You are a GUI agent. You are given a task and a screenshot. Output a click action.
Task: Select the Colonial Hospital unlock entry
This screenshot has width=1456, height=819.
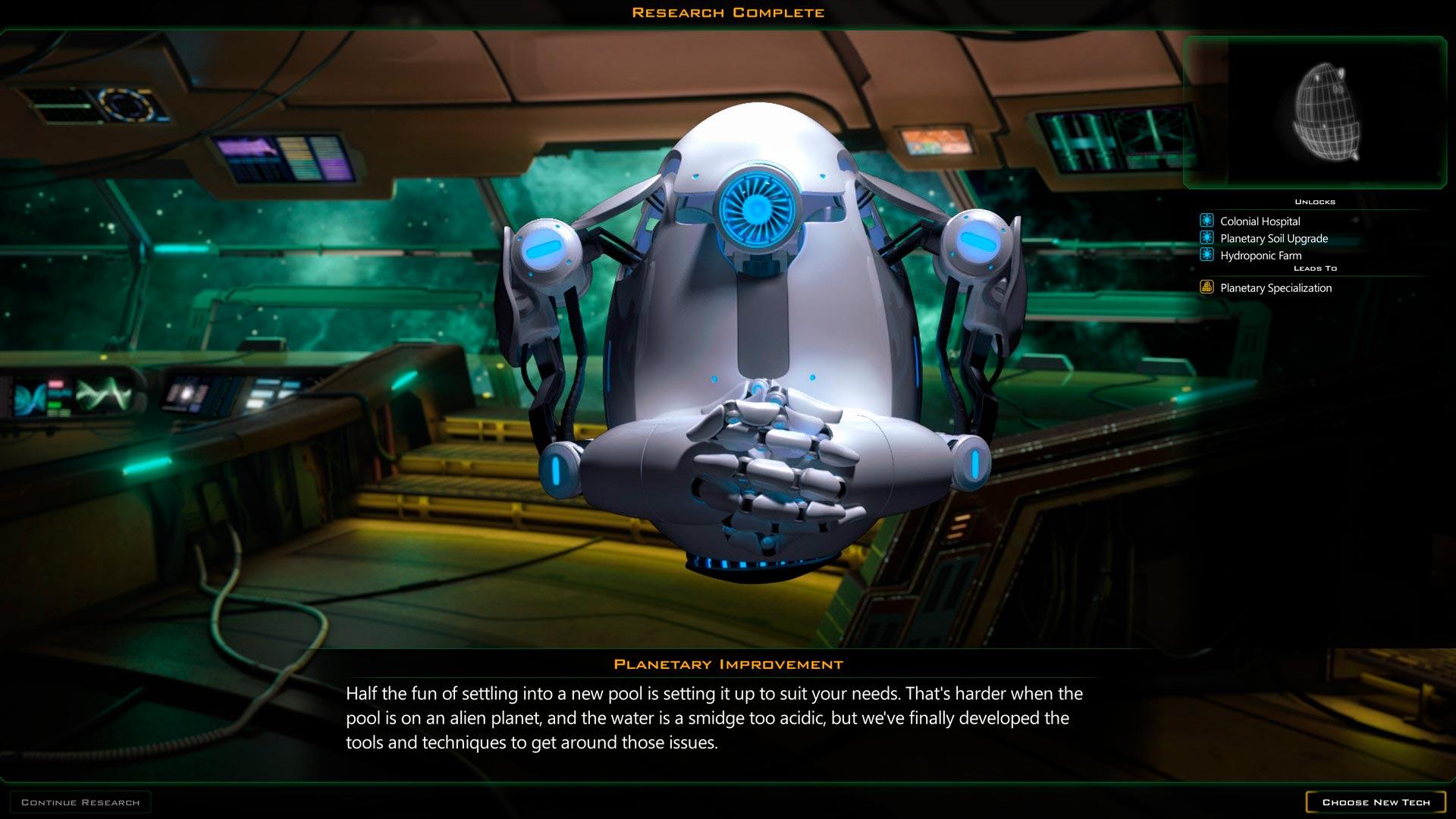click(x=1260, y=221)
